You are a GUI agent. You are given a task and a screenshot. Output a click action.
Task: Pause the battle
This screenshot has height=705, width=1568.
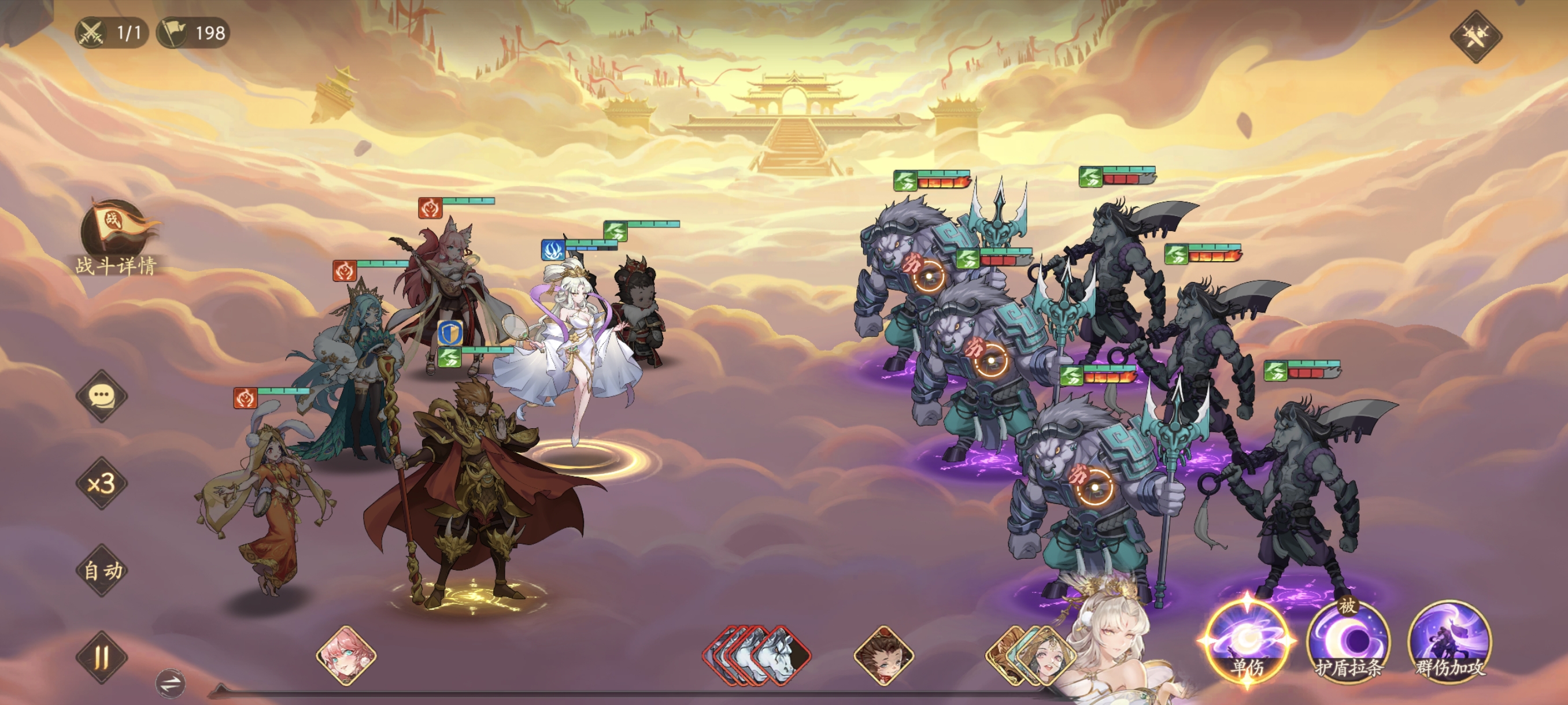click(x=102, y=657)
